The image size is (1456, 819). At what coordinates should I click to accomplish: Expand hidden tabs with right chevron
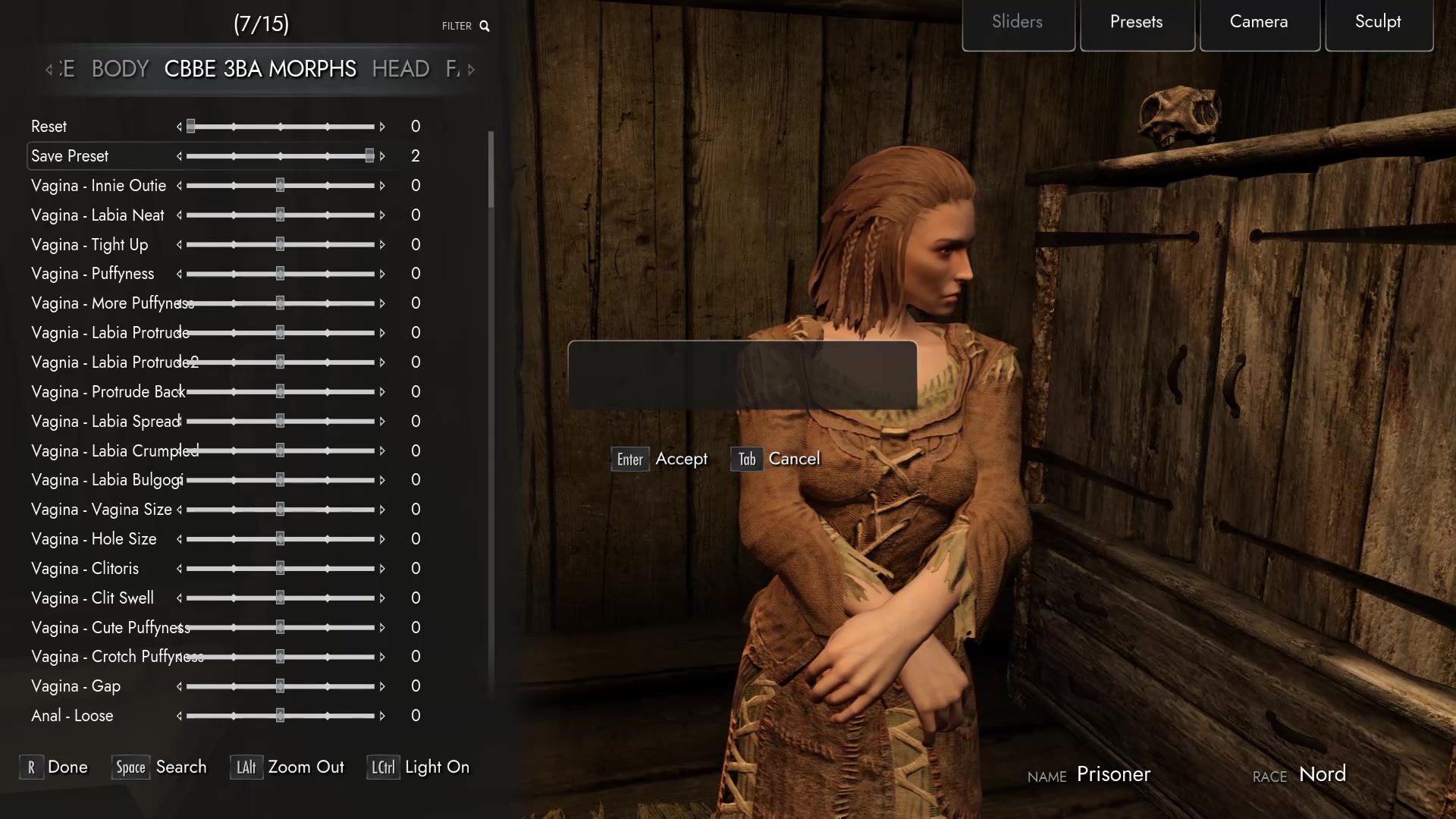(x=470, y=69)
